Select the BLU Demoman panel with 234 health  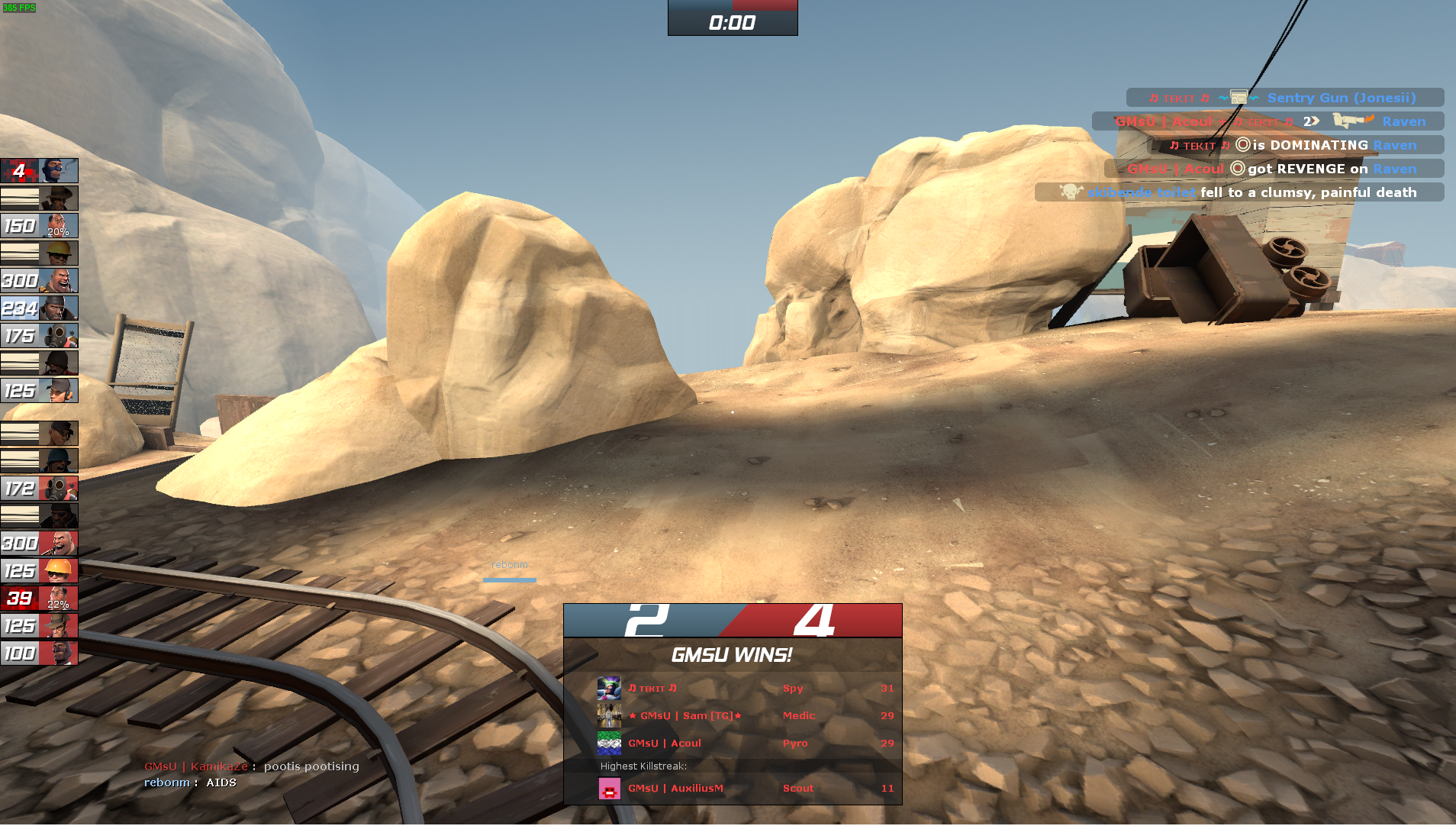39,308
